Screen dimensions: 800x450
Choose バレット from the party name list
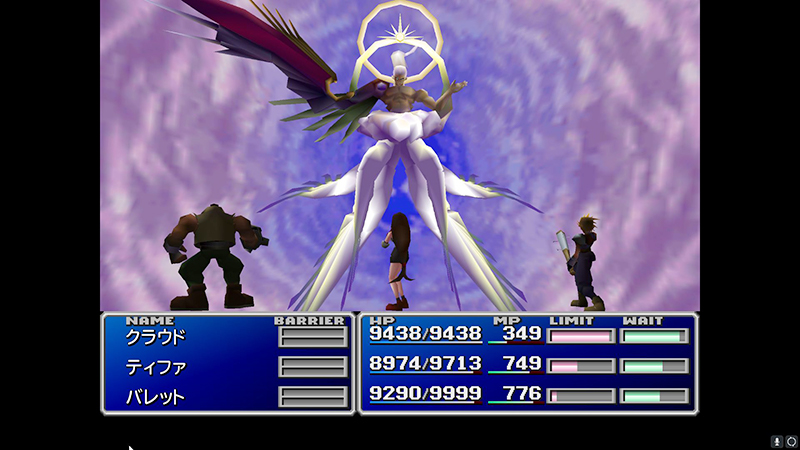[x=155, y=396]
